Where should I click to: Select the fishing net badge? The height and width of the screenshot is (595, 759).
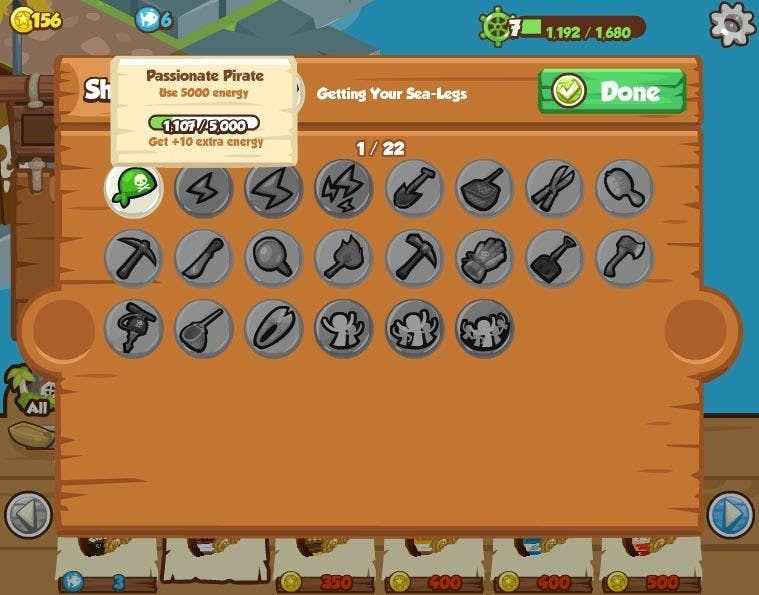tap(485, 189)
